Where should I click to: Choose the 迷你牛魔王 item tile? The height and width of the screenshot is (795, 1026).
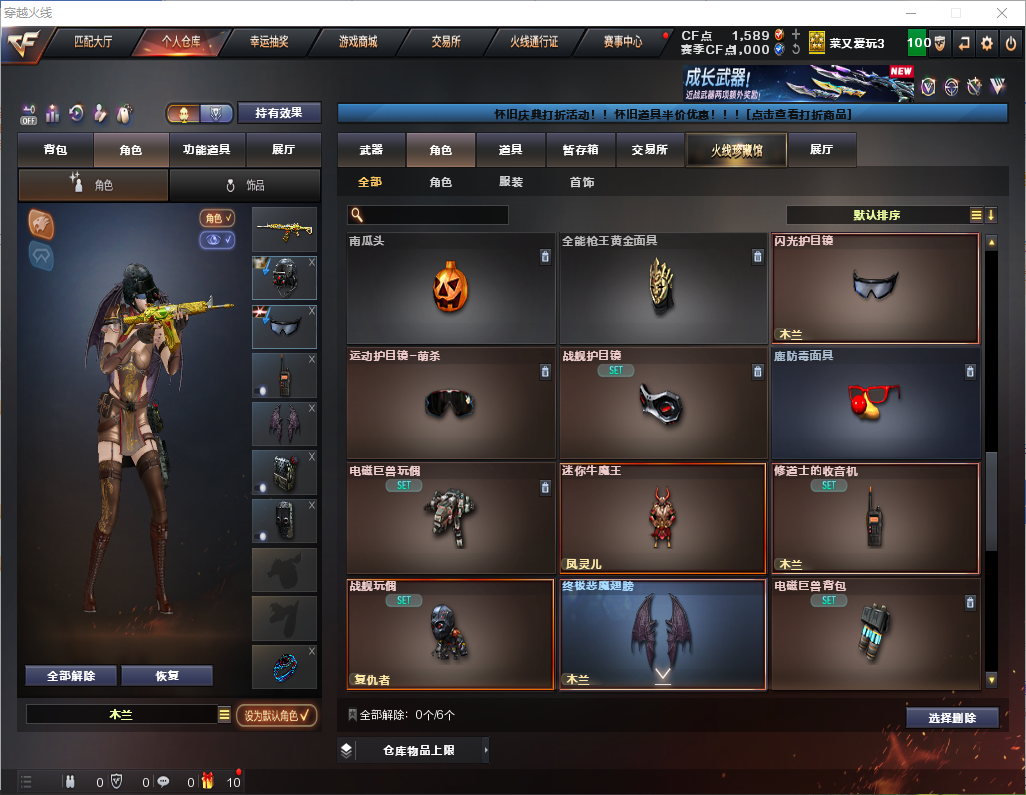[662, 517]
